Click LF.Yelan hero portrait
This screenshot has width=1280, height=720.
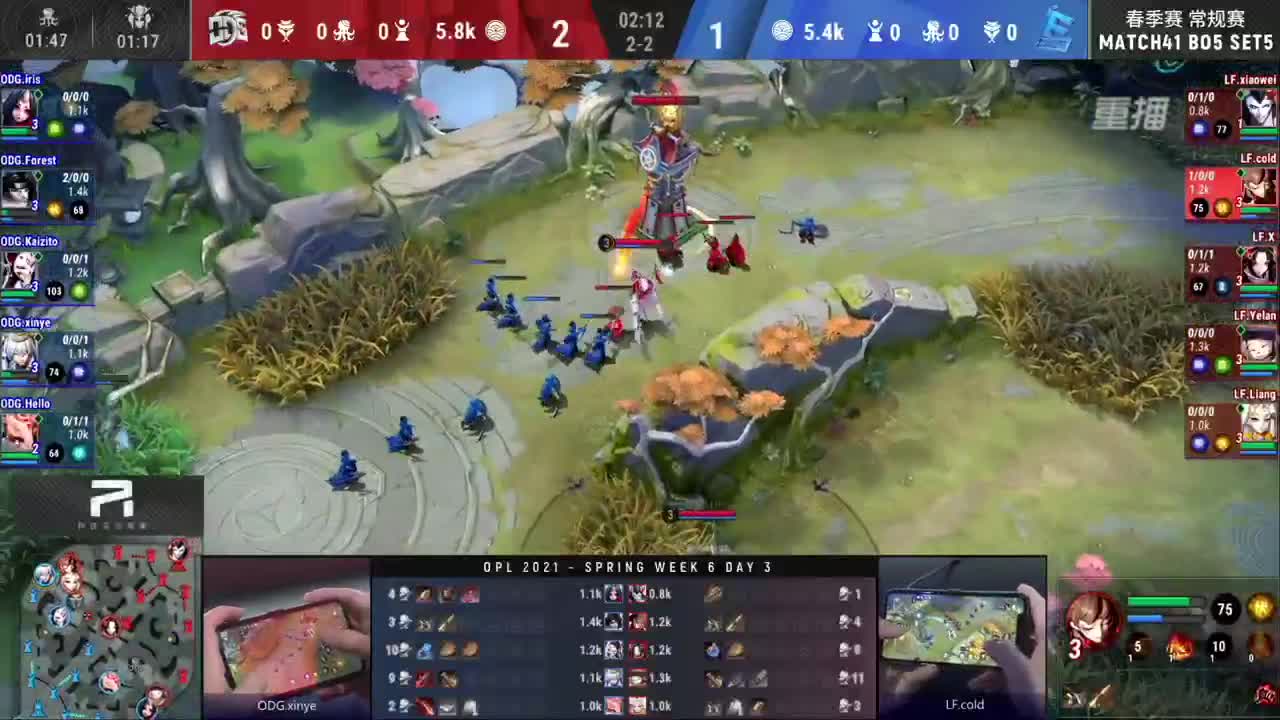[1259, 347]
